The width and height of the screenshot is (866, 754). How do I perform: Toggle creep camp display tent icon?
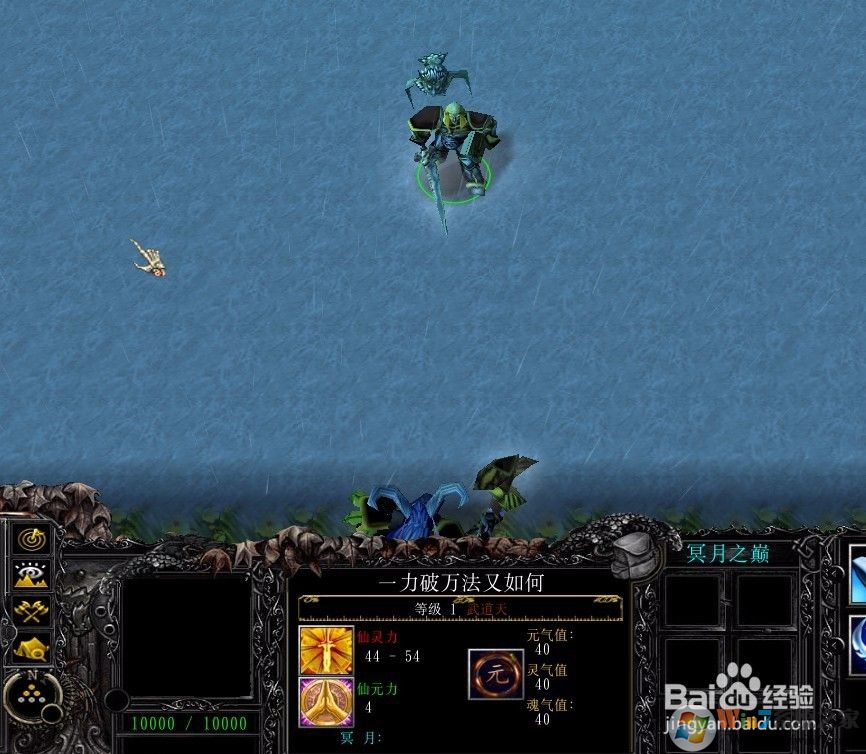32,647
